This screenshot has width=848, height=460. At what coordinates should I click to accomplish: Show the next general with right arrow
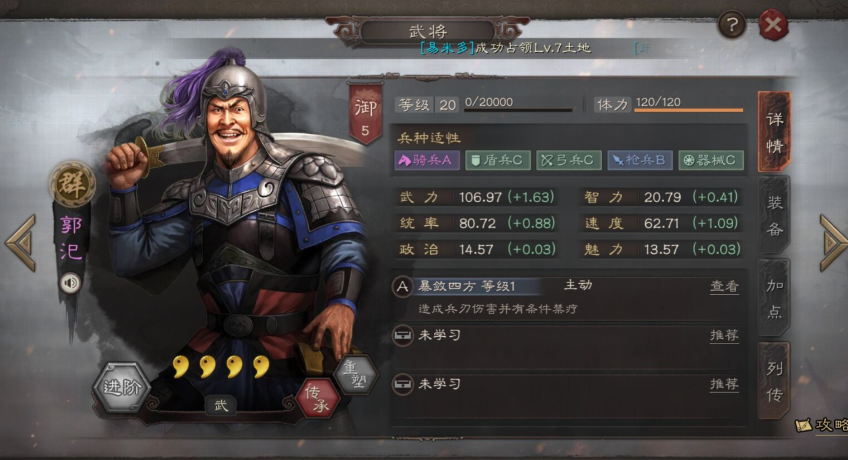[x=832, y=243]
